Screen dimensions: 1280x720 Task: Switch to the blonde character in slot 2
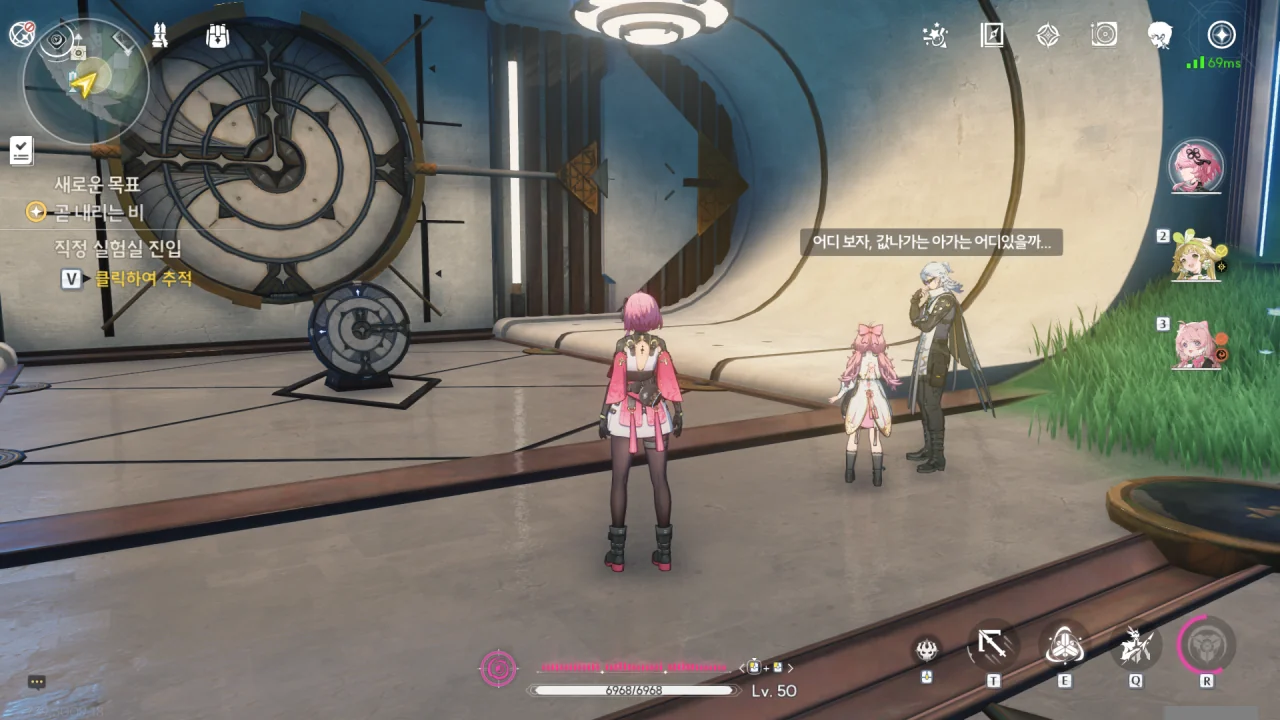(1197, 256)
